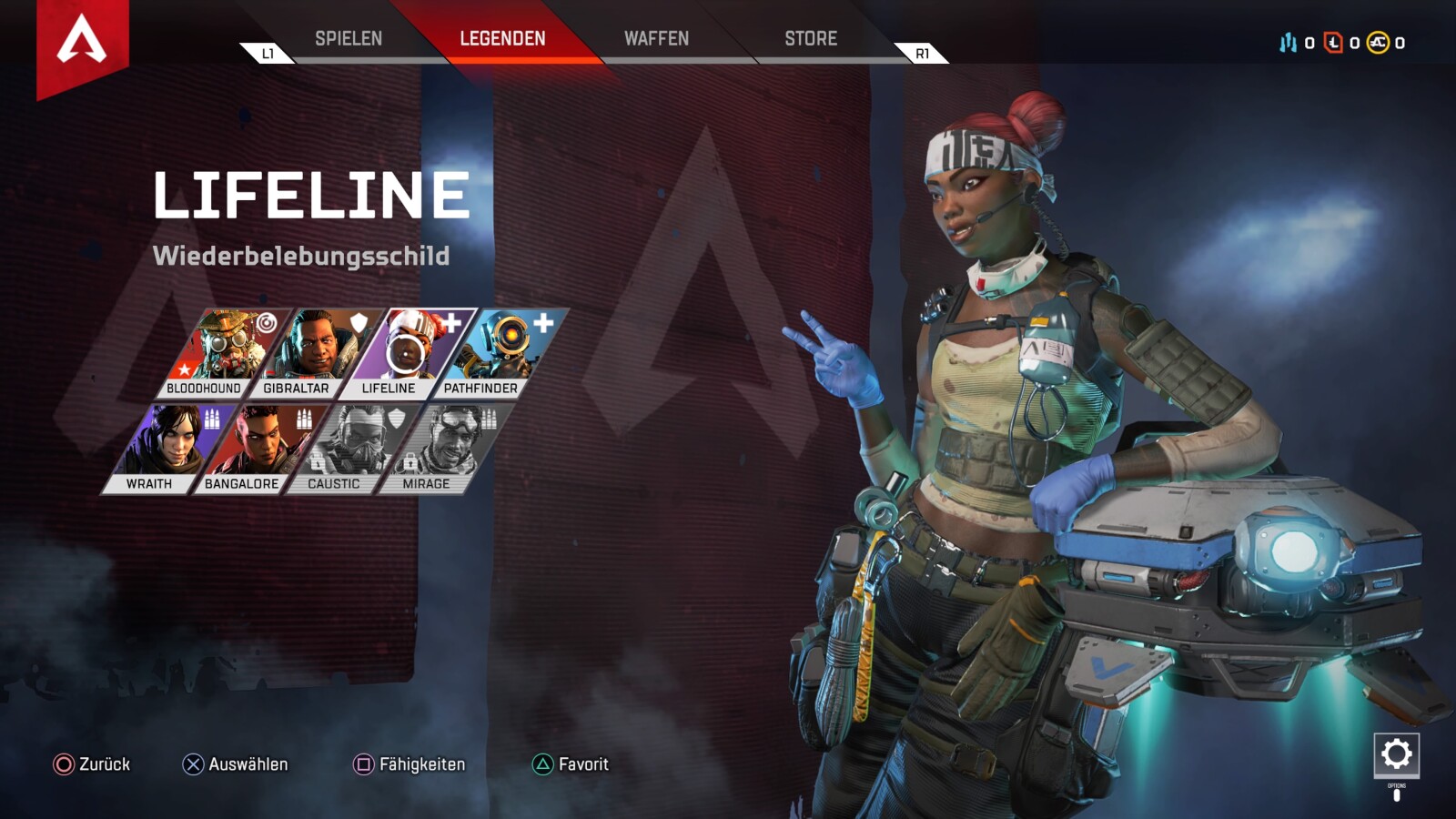Go back with the Zurück option
The width and height of the screenshot is (1456, 819).
(x=92, y=764)
